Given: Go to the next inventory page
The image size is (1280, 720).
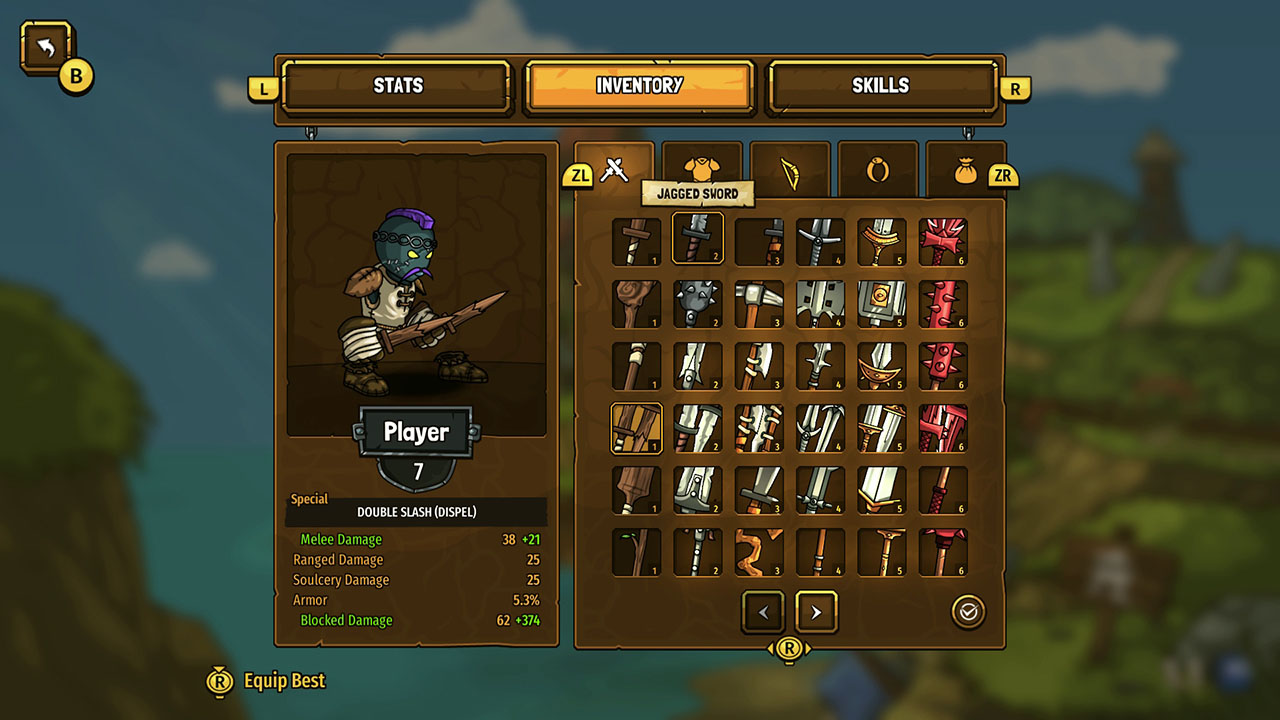Looking at the screenshot, I should [x=816, y=612].
